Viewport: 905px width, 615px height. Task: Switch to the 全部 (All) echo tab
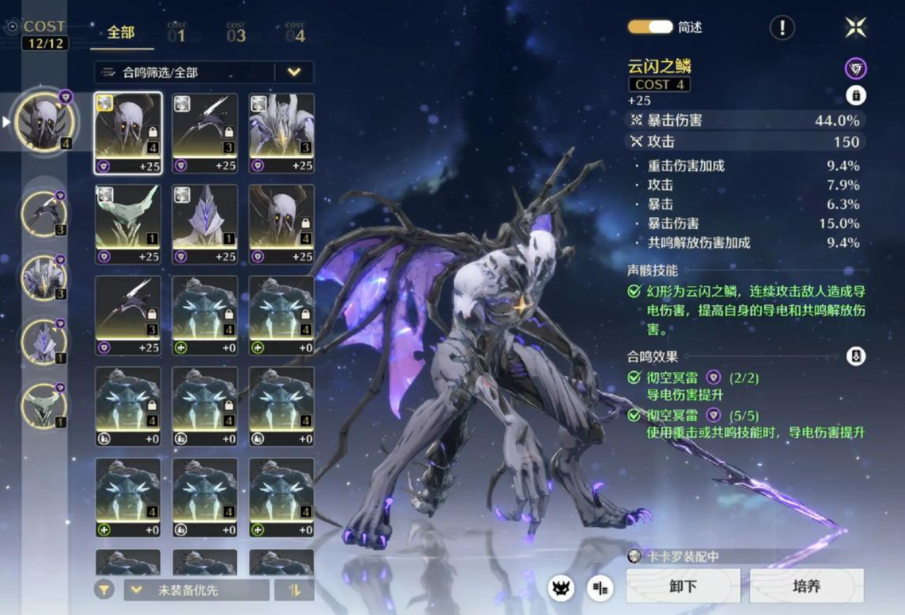121,33
